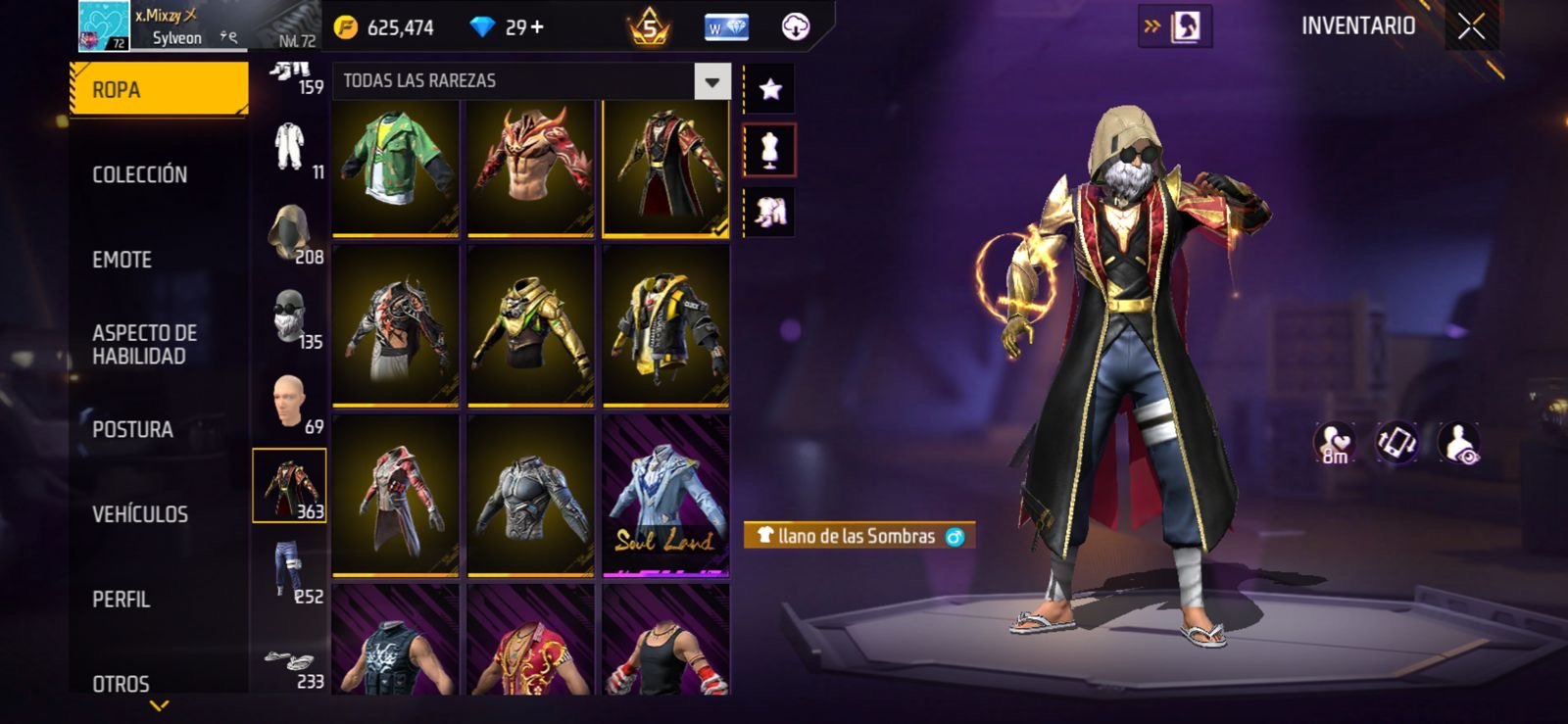
Task: Open the VEHÍCULOS section
Action: (x=140, y=514)
